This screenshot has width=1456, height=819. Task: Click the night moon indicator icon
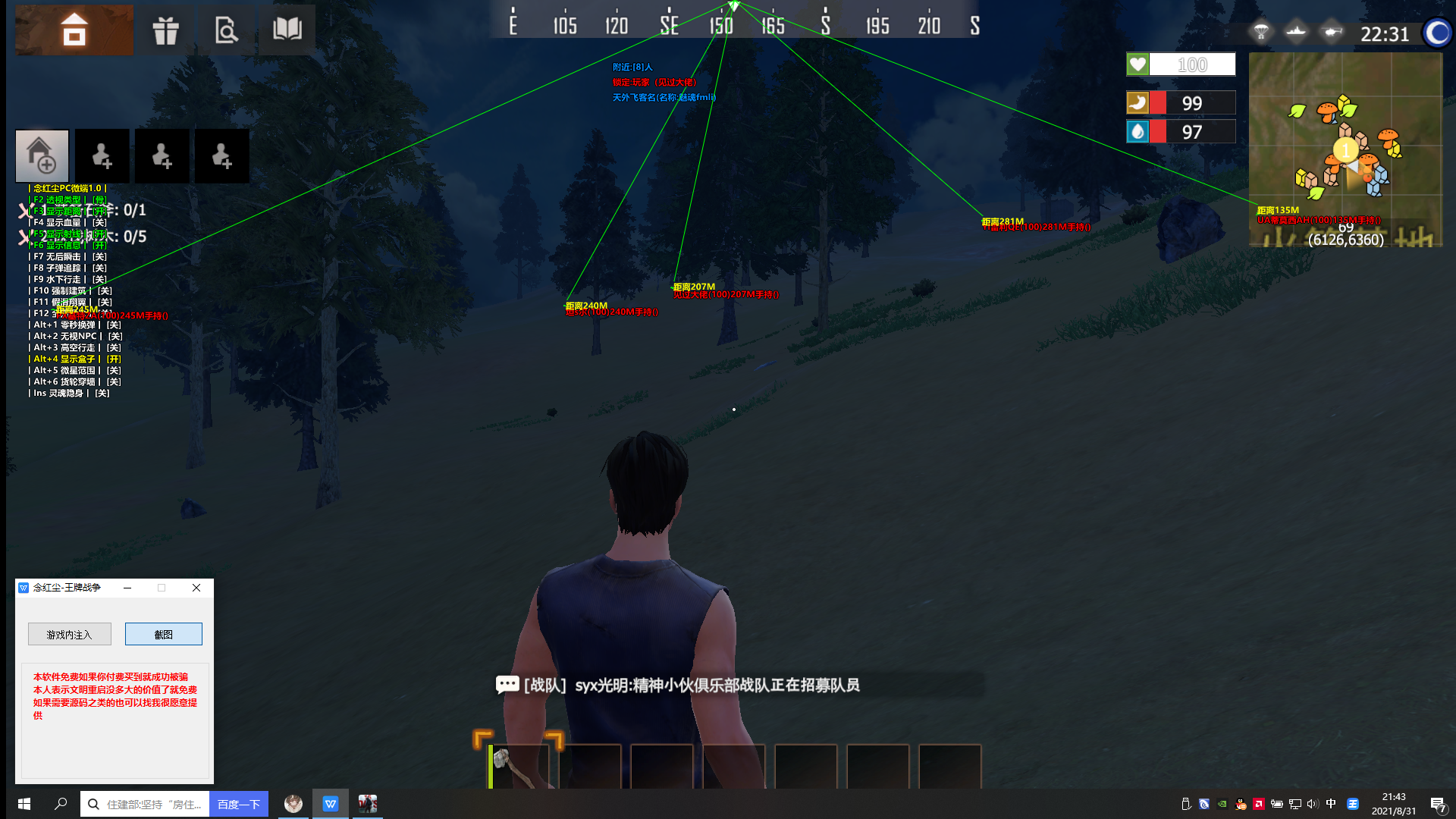tap(1437, 33)
